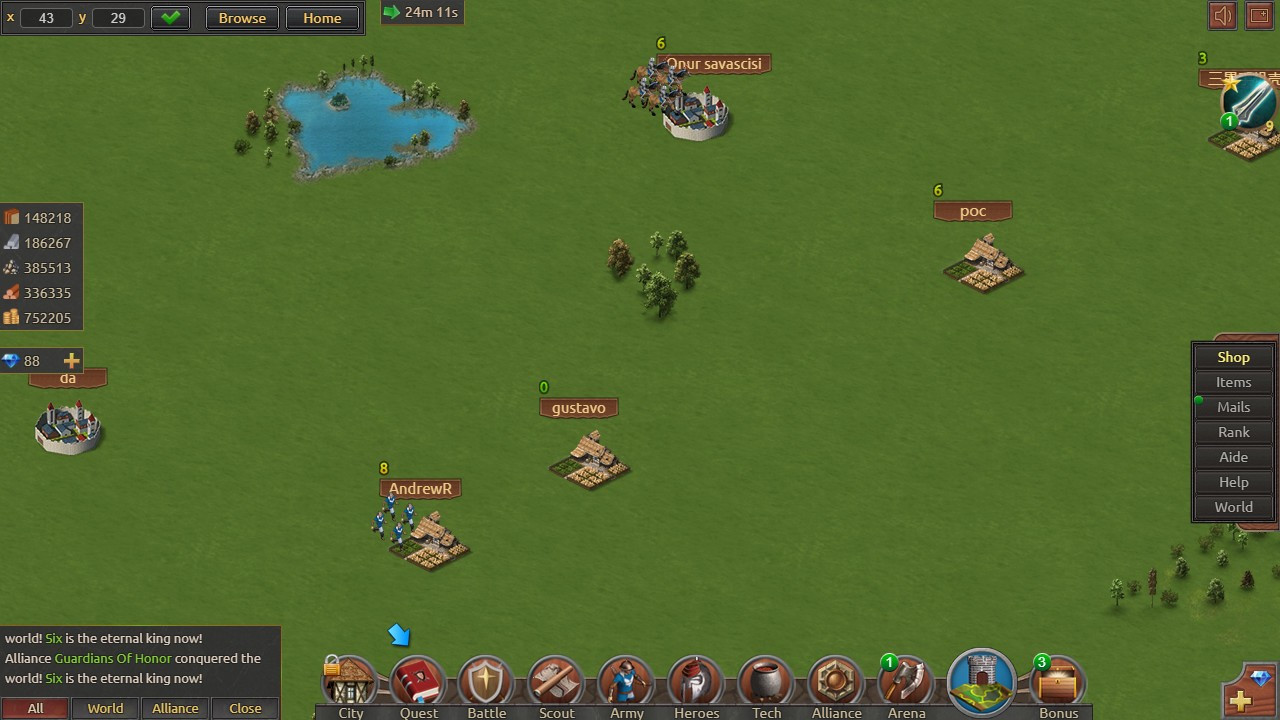
Task: Select the Quest book icon
Action: coord(418,684)
